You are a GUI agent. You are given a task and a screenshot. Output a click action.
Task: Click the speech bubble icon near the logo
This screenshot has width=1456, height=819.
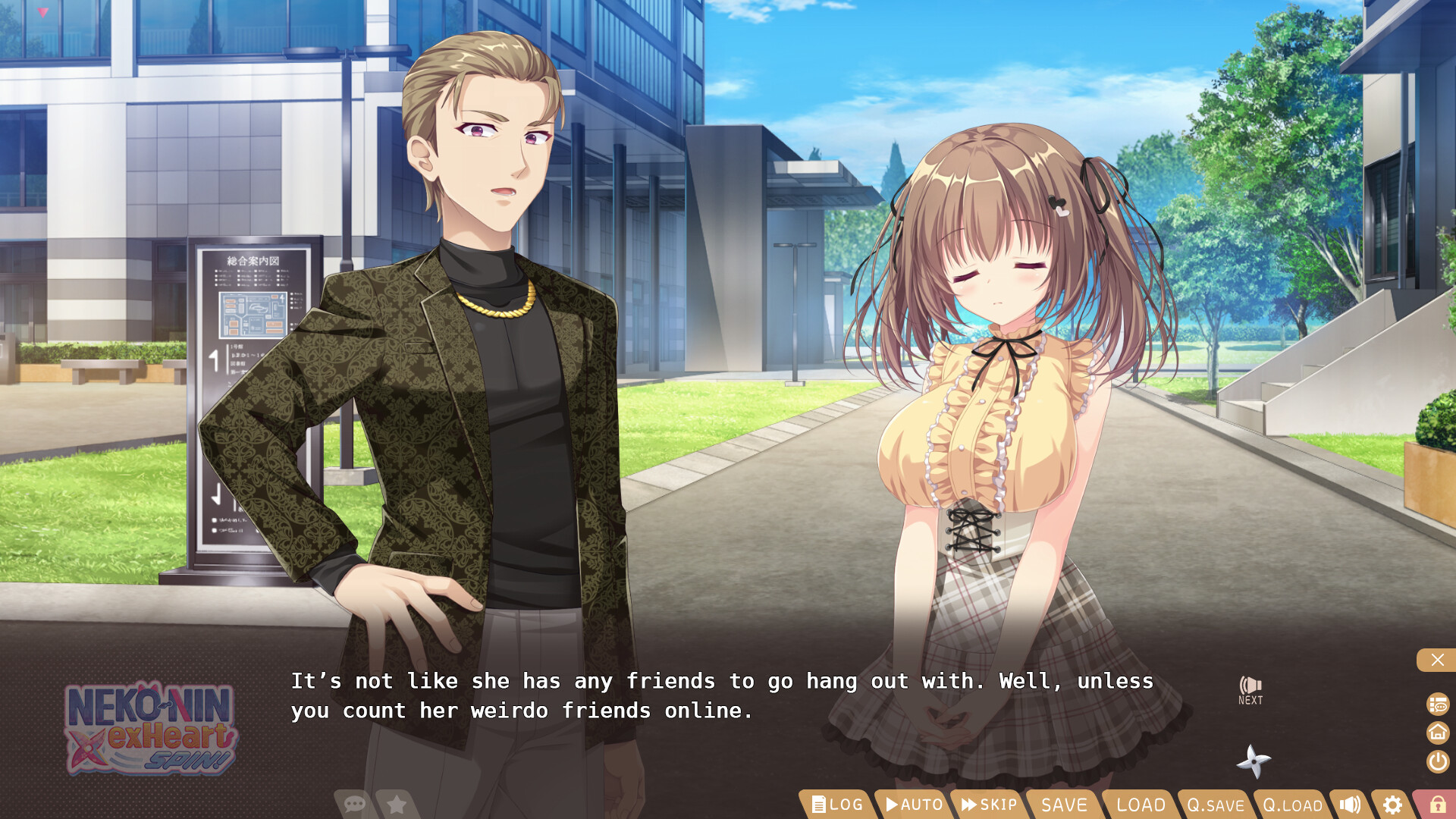tap(353, 805)
